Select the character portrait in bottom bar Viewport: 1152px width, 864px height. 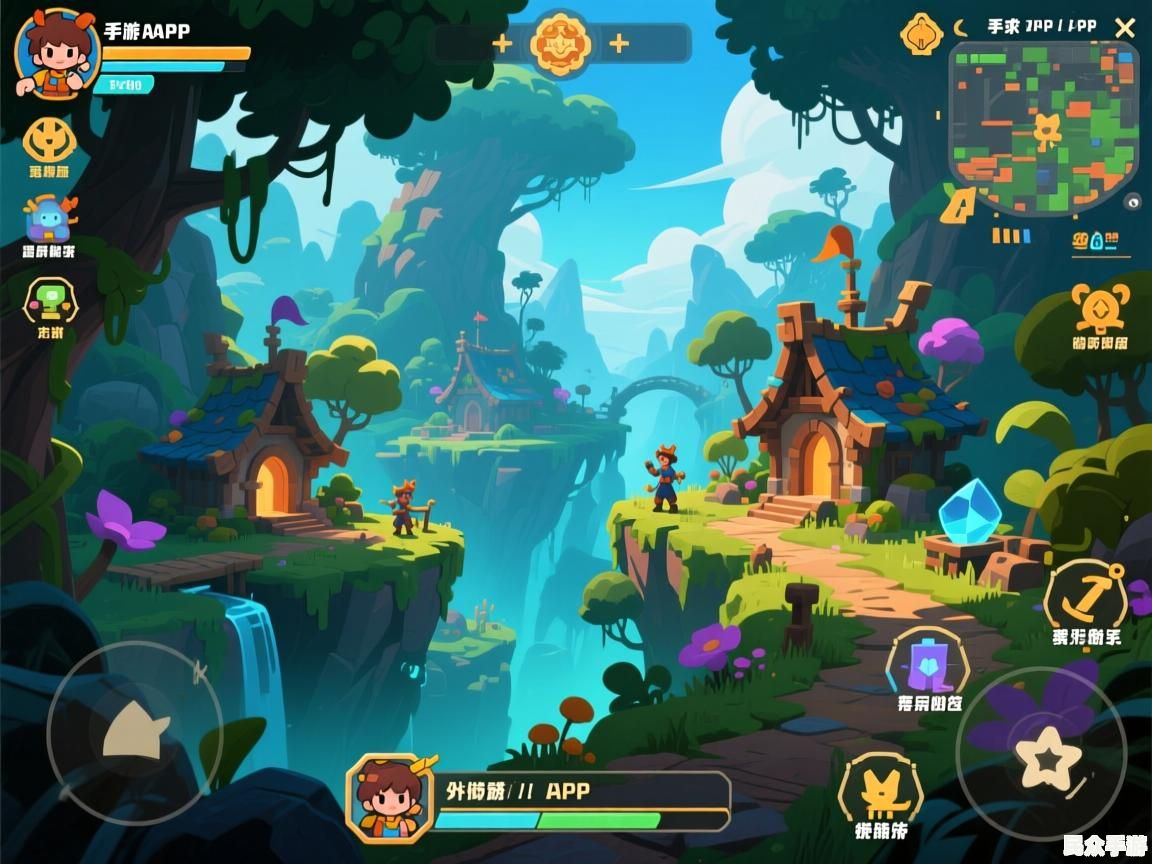(389, 797)
